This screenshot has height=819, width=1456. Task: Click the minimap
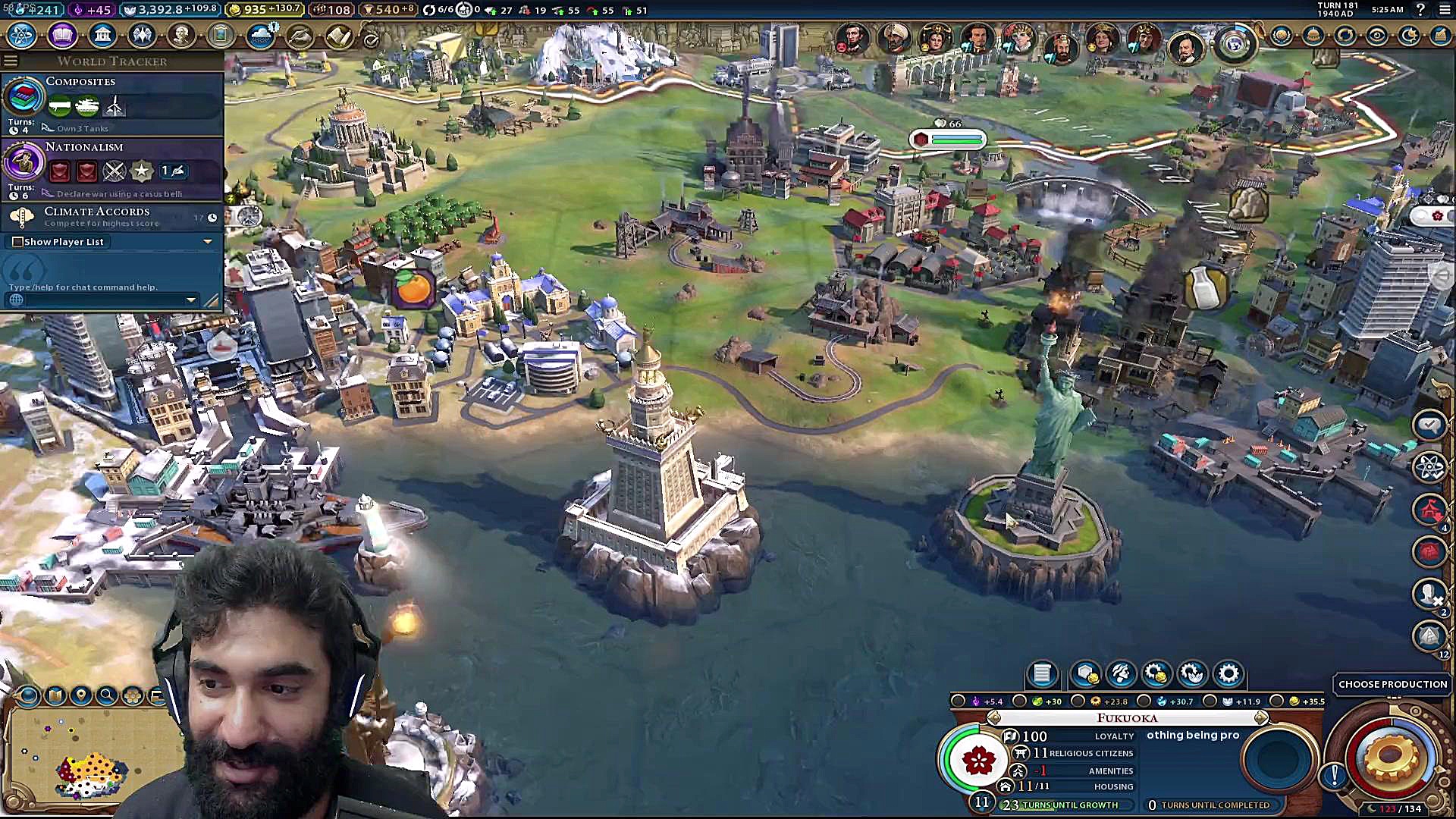(91, 758)
